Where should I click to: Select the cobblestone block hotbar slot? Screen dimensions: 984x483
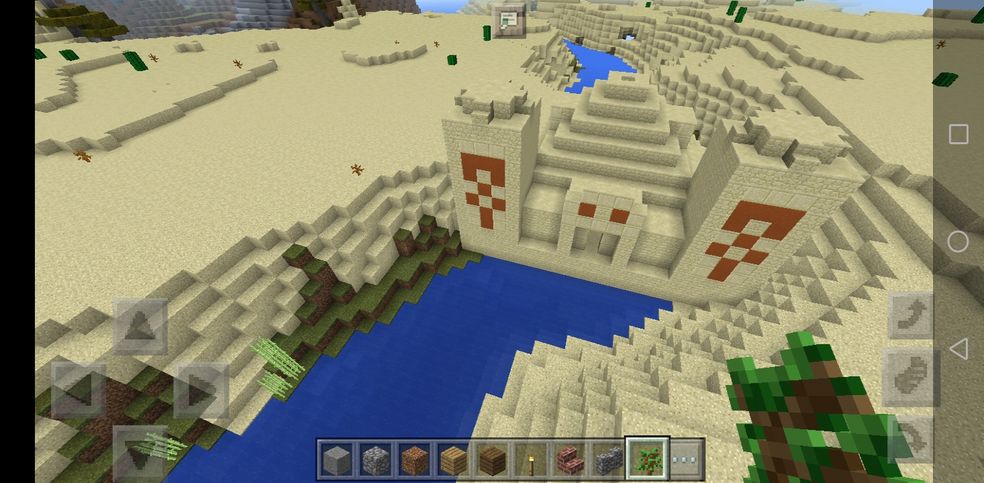point(375,459)
